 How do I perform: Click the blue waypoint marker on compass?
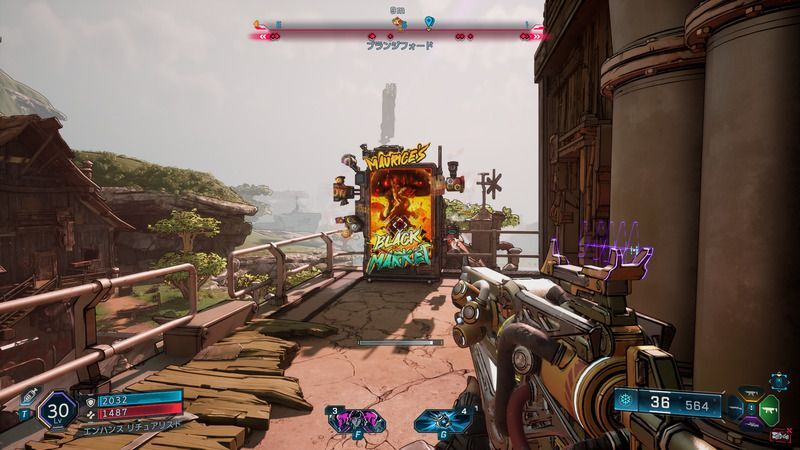[x=429, y=22]
